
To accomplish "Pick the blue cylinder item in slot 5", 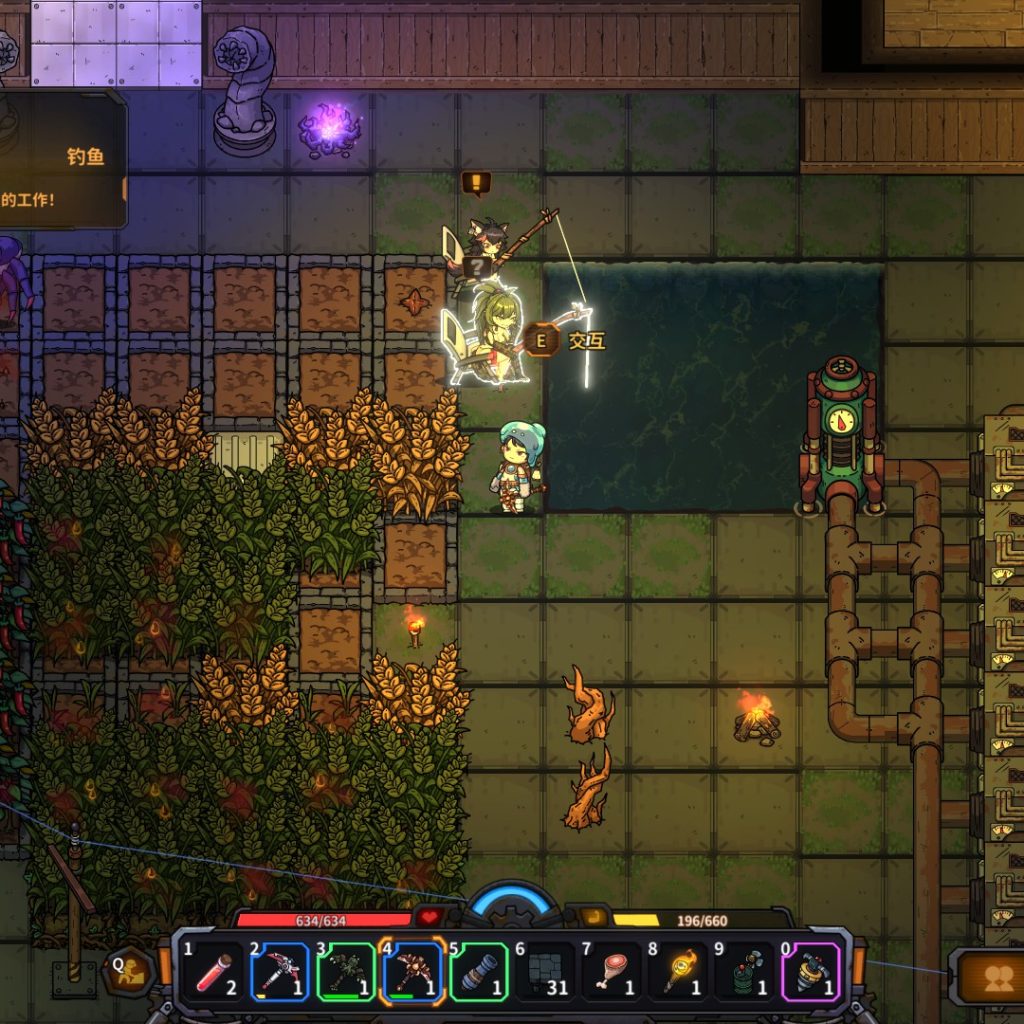I will coord(479,972).
